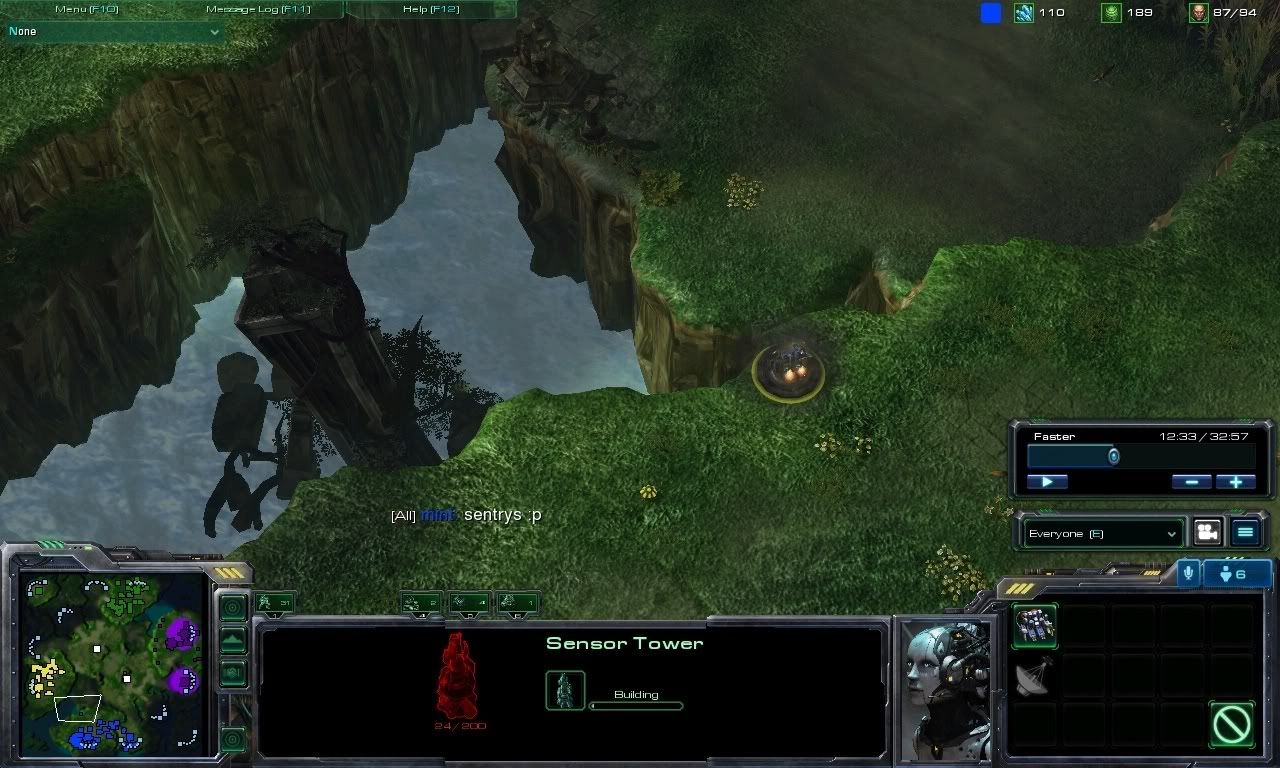Increase replay speed with plus button
Screen dimensions: 1280x768
coord(1236,482)
